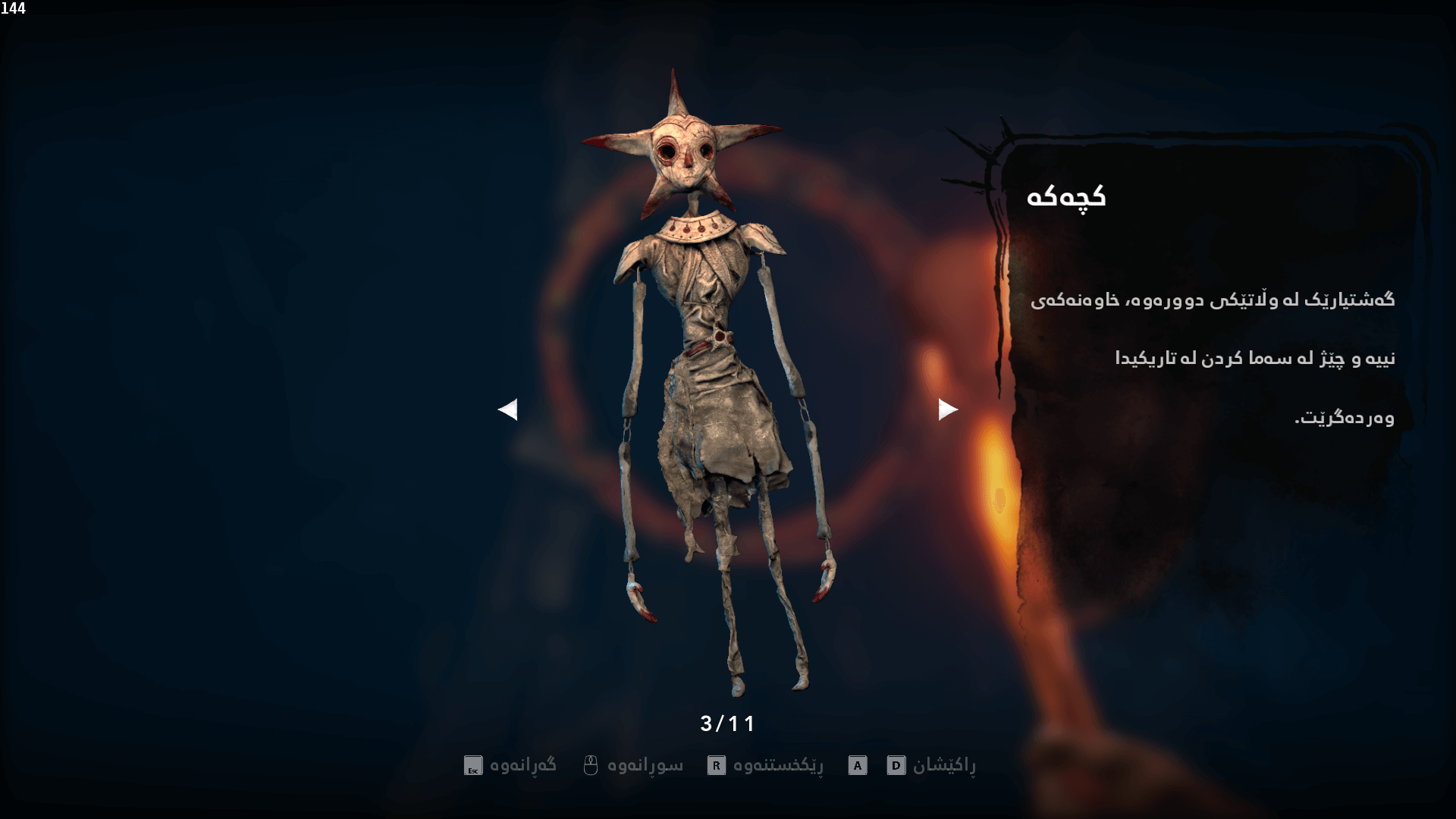Screen dimensions: 1456x819
Task: Click the 3/11 page counter
Action: pyautogui.click(x=726, y=723)
